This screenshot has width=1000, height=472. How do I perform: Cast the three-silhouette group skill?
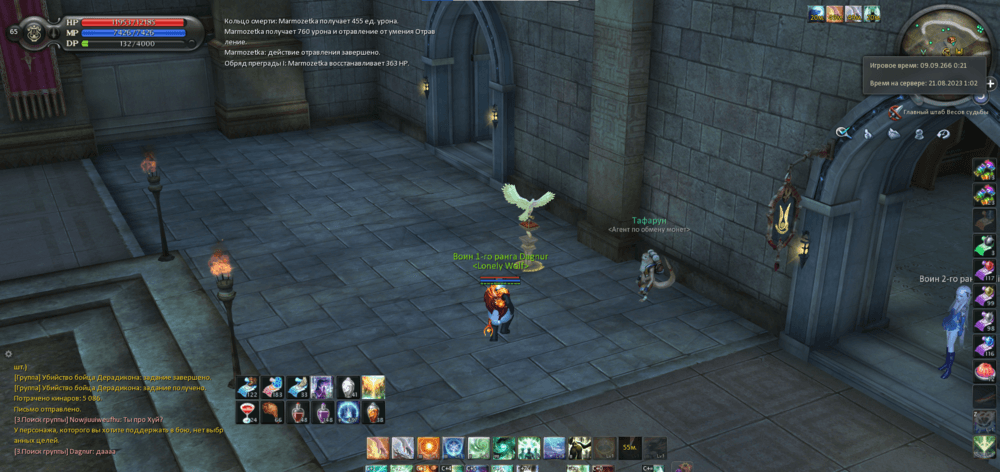pyautogui.click(x=527, y=447)
